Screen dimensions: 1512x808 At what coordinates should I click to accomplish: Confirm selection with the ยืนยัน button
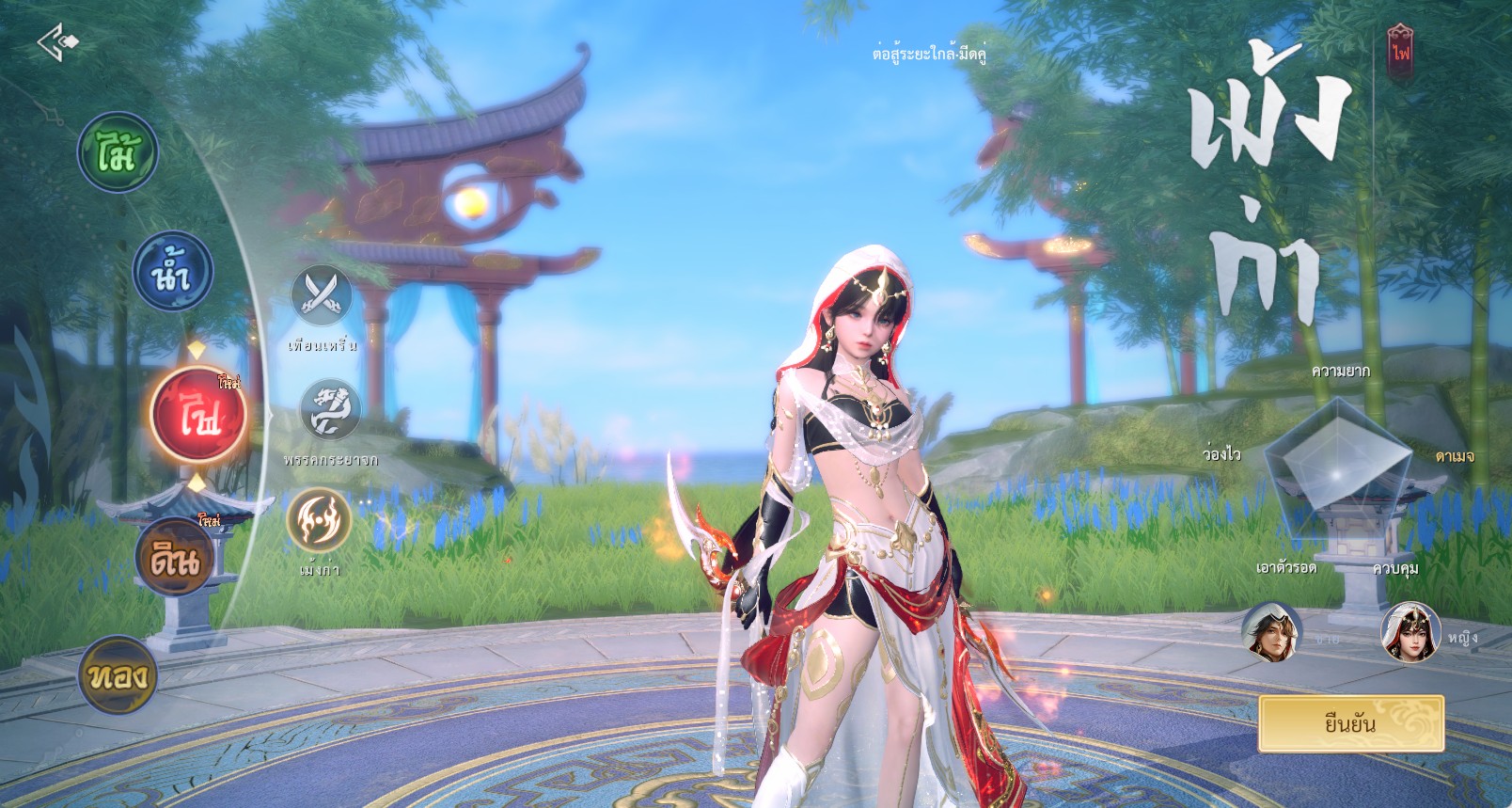1350,723
